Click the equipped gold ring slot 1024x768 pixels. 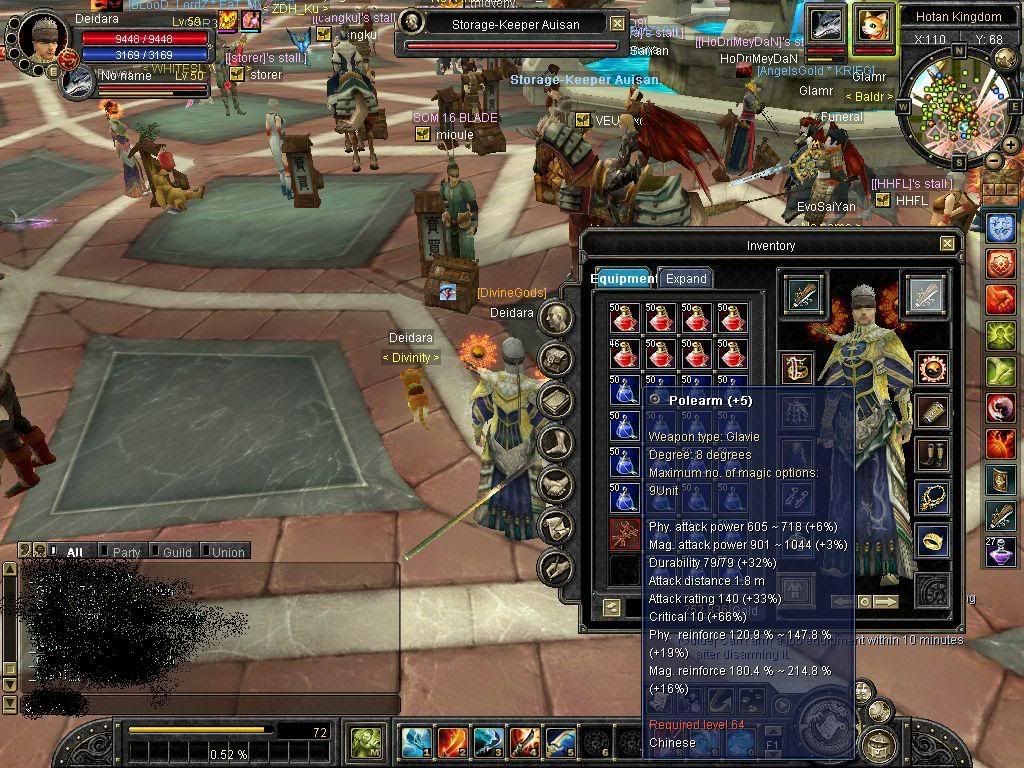[x=933, y=541]
